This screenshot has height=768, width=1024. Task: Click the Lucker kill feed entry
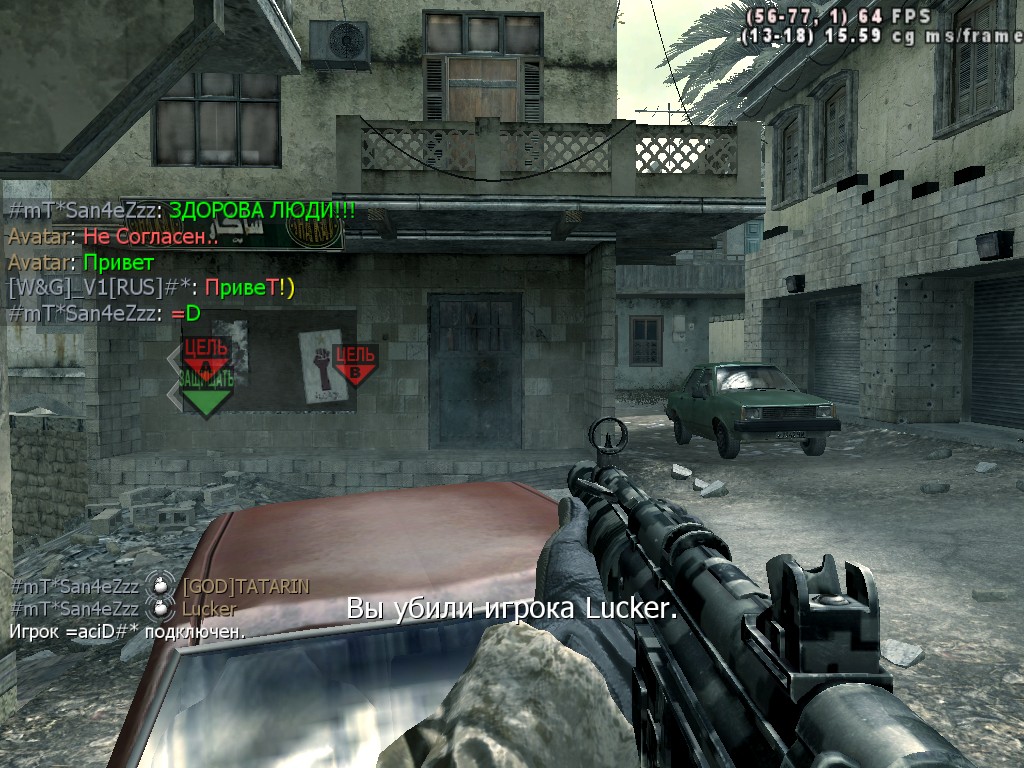(x=209, y=609)
